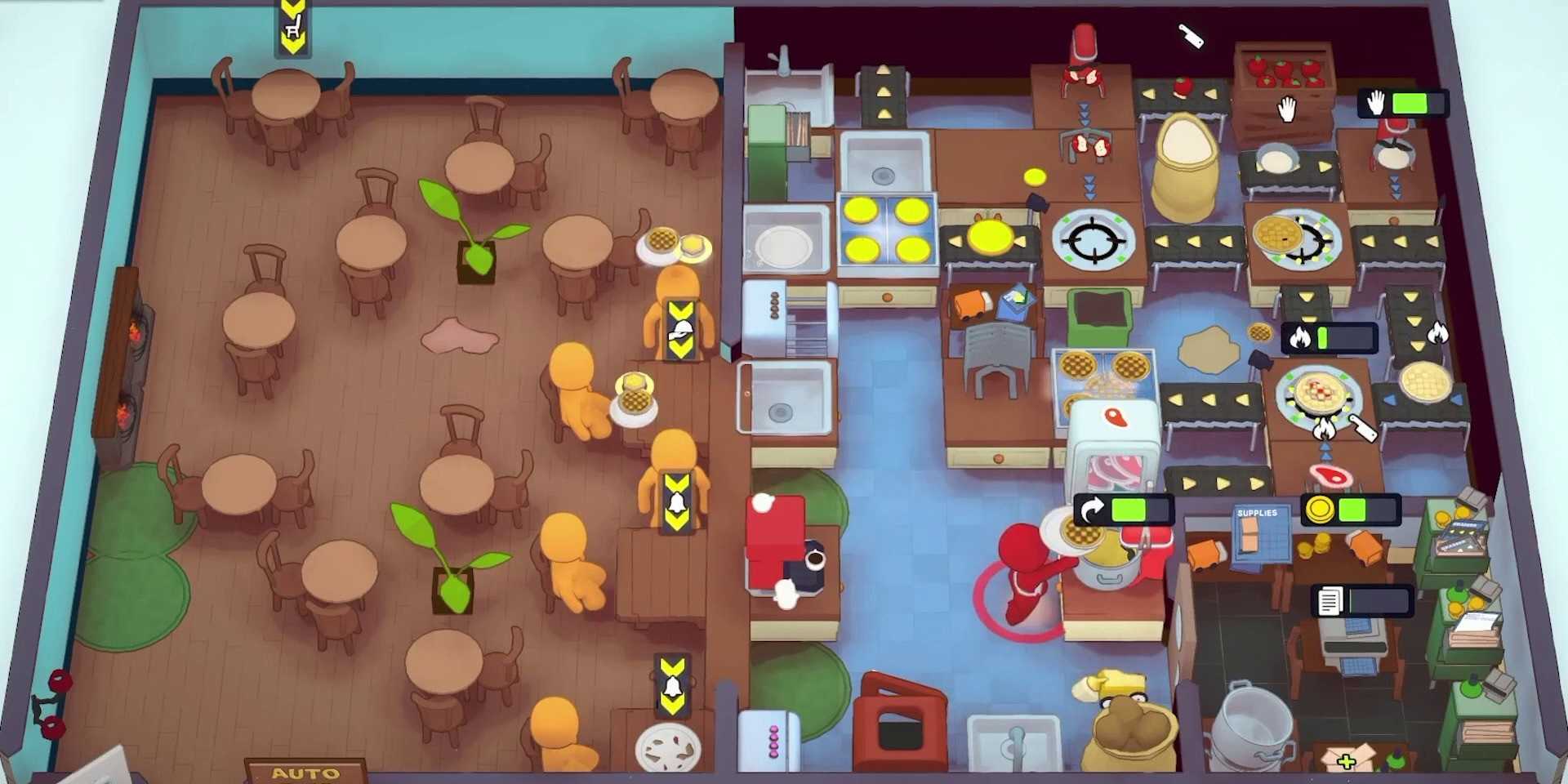Viewport: 1568px width, 784px height.
Task: Click the coin icon on the earnings indicator
Action: [1319, 510]
